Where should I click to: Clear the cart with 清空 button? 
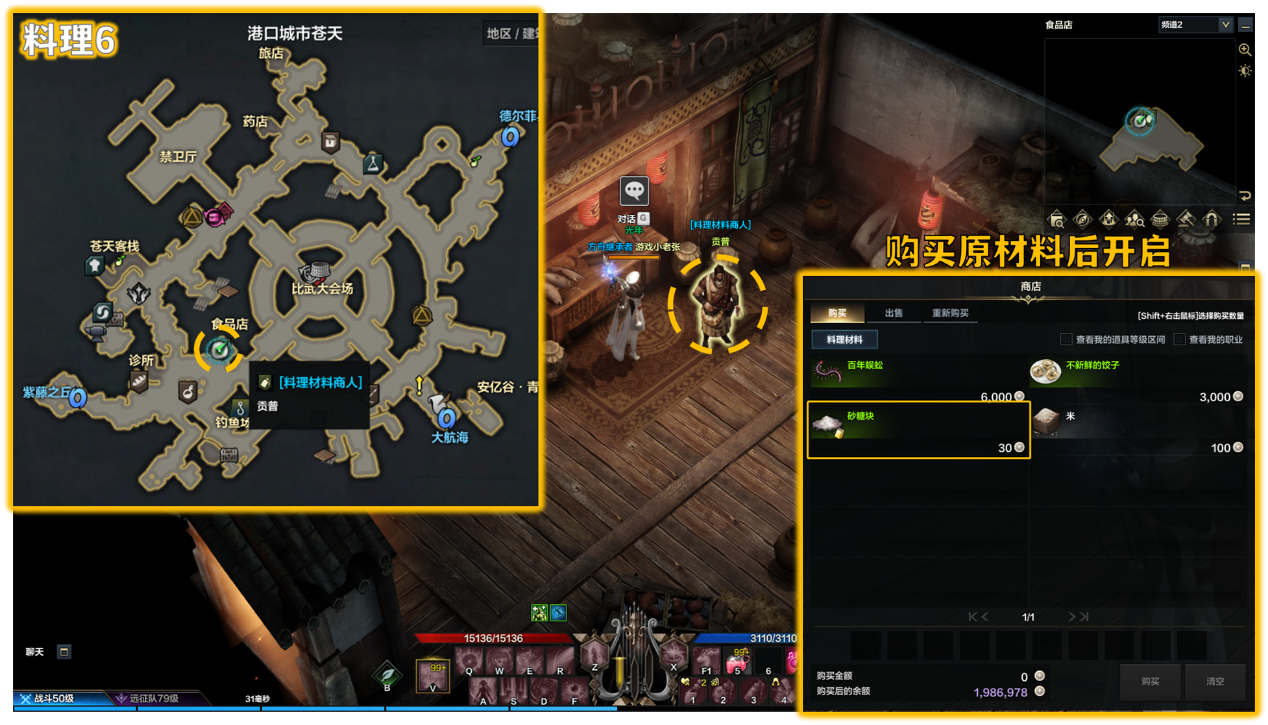[1215, 681]
